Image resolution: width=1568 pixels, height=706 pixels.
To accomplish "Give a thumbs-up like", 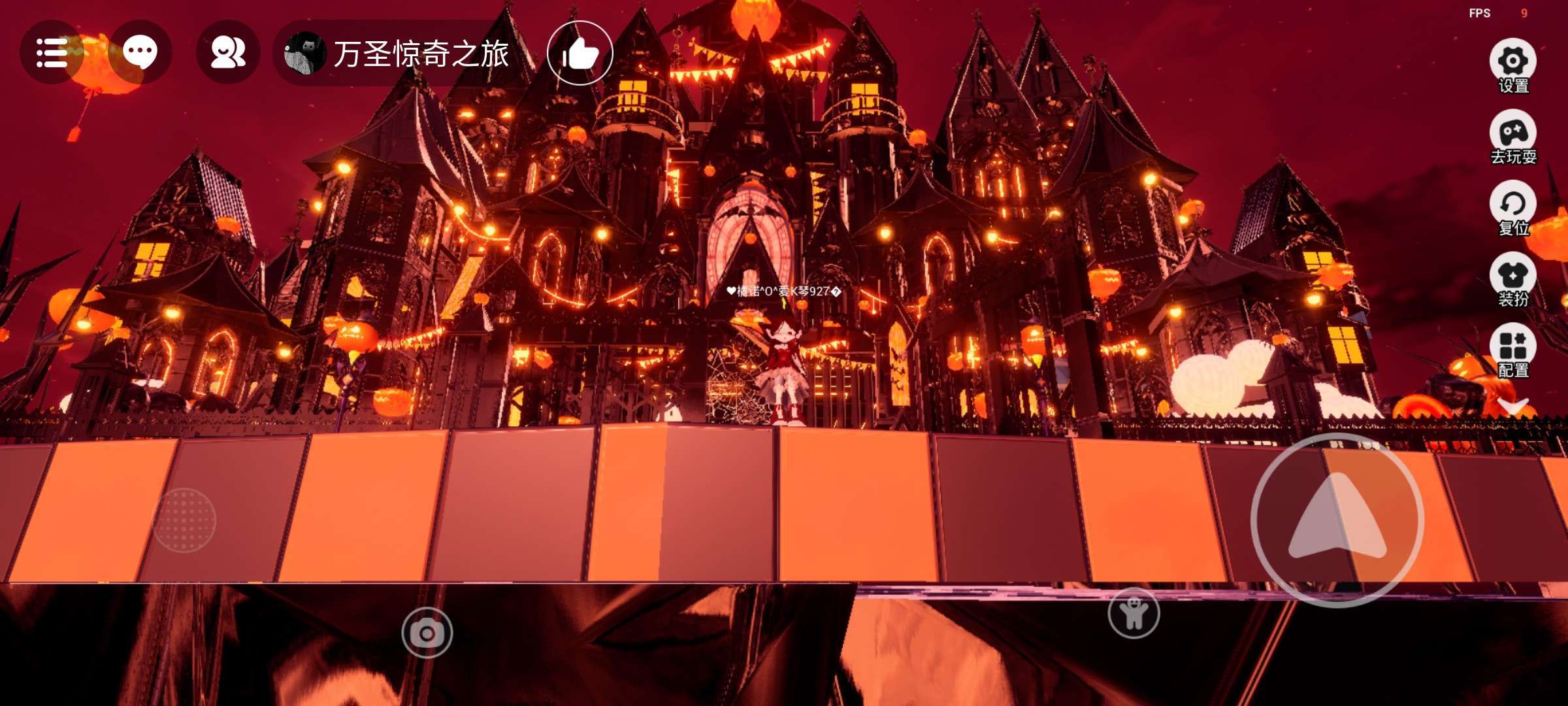I will 580,54.
